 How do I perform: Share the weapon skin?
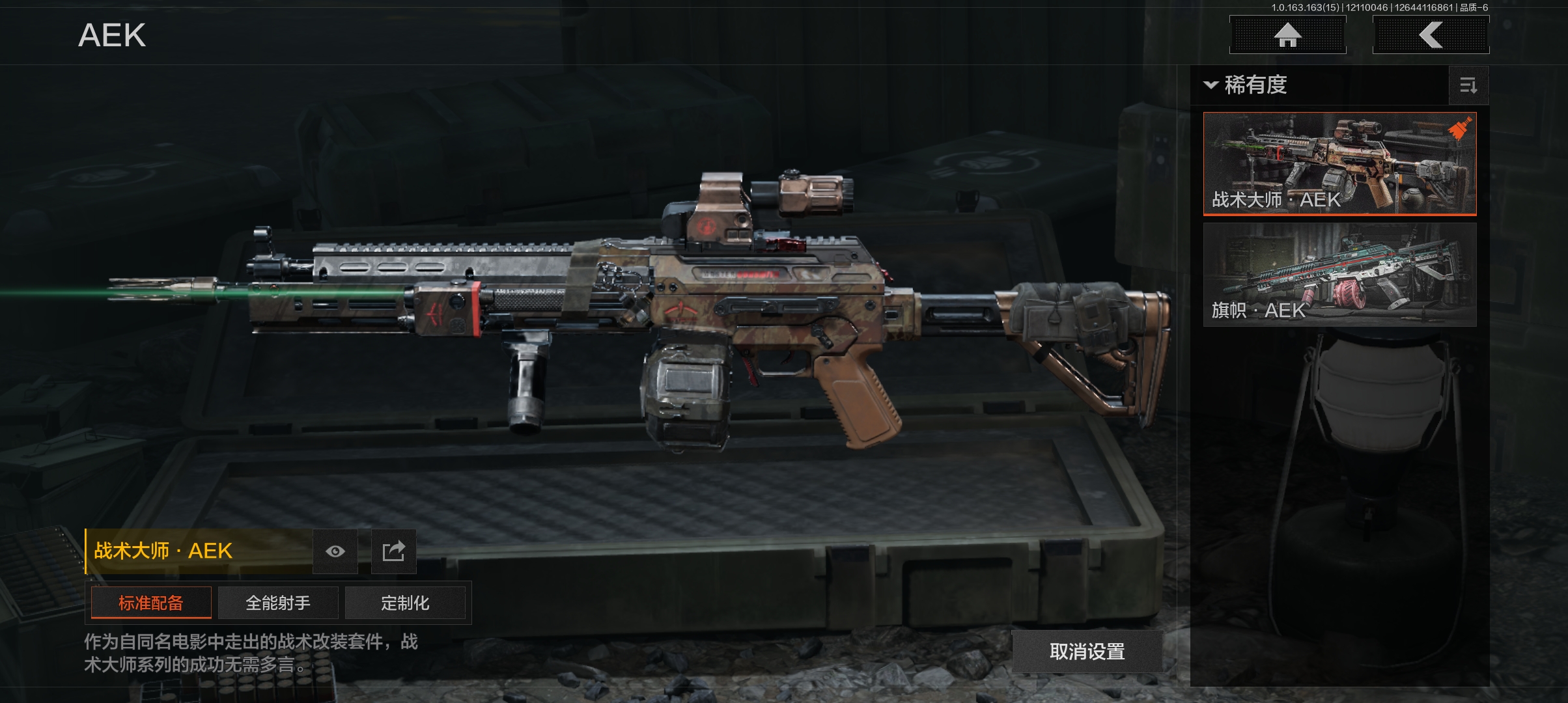pos(393,551)
